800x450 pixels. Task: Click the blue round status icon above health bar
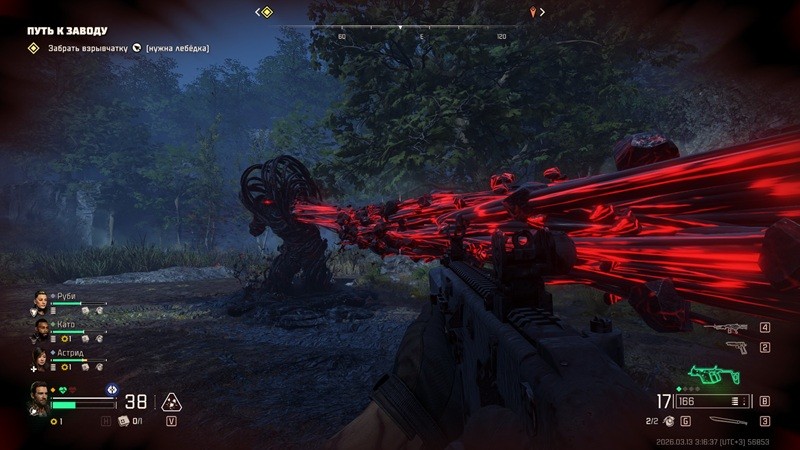[112, 389]
